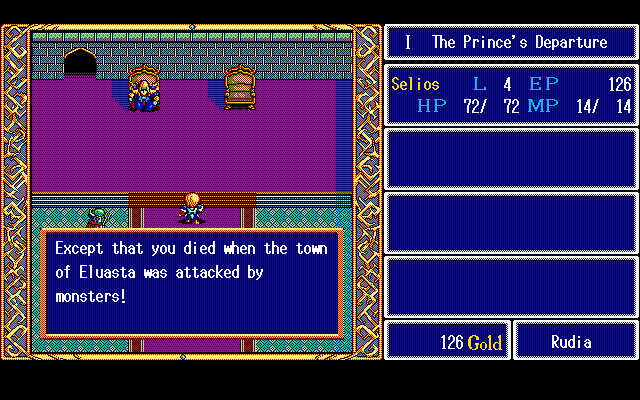The width and height of the screenshot is (640, 400).
Task: Select Selios in the party panel
Action: coord(415,85)
